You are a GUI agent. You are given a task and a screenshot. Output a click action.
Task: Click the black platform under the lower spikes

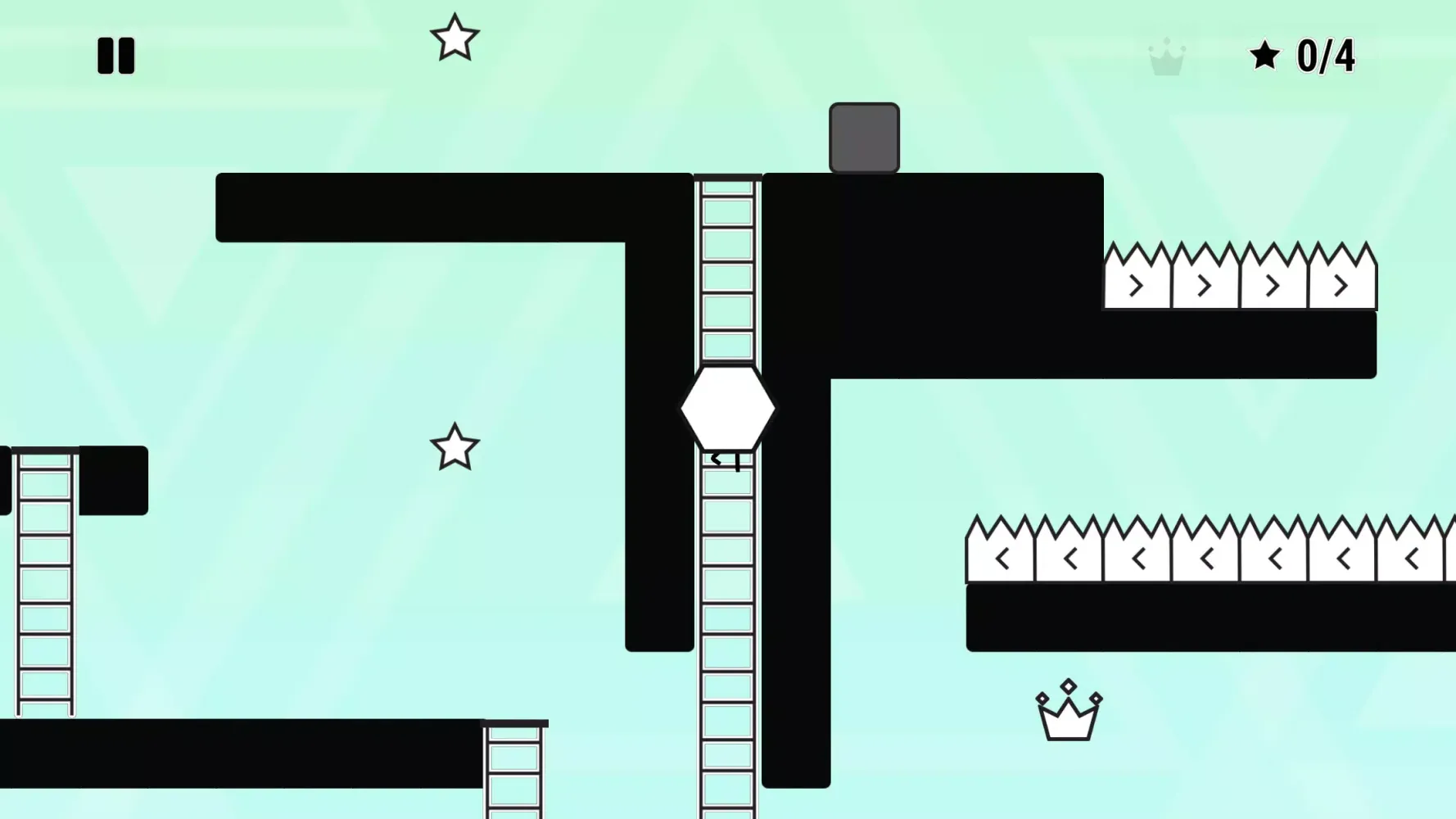coord(1187,618)
